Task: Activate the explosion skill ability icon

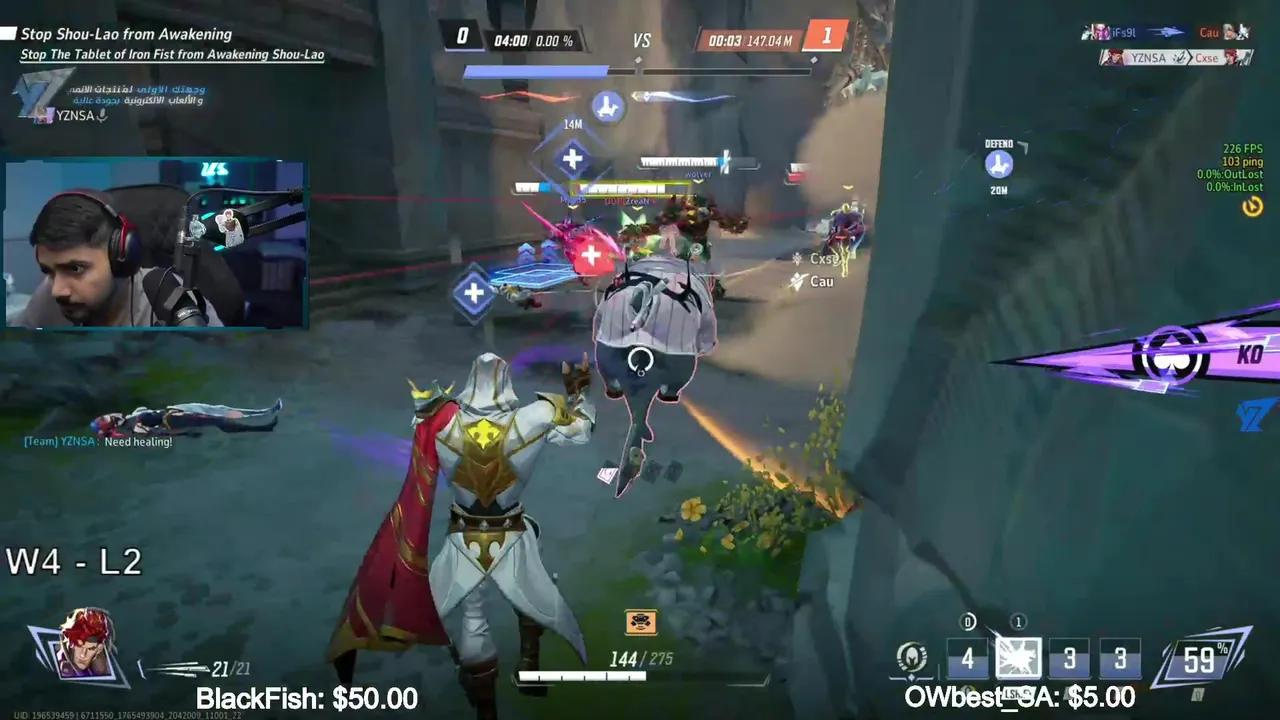Action: pyautogui.click(x=1018, y=658)
